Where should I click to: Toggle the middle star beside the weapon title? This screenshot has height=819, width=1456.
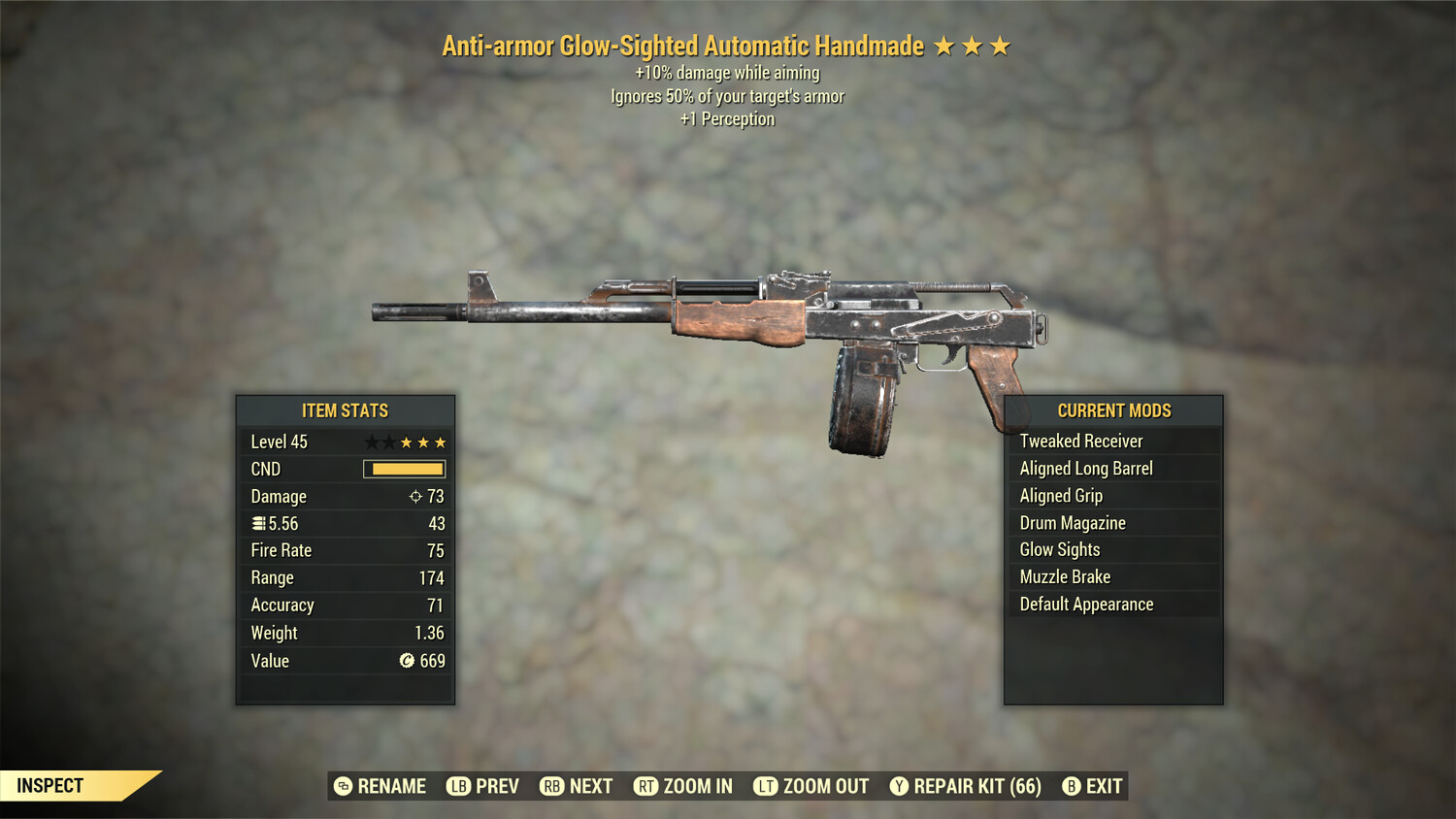(x=973, y=45)
